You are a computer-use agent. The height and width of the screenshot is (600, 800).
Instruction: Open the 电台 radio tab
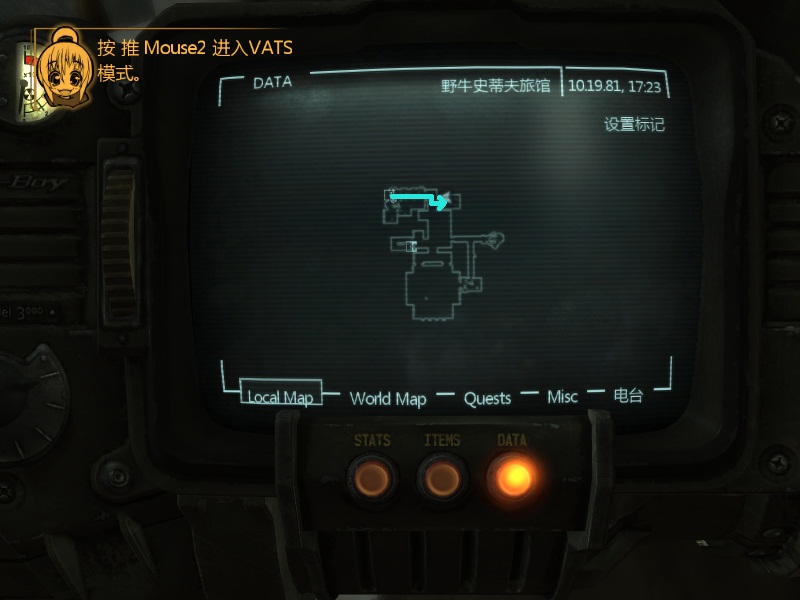628,396
